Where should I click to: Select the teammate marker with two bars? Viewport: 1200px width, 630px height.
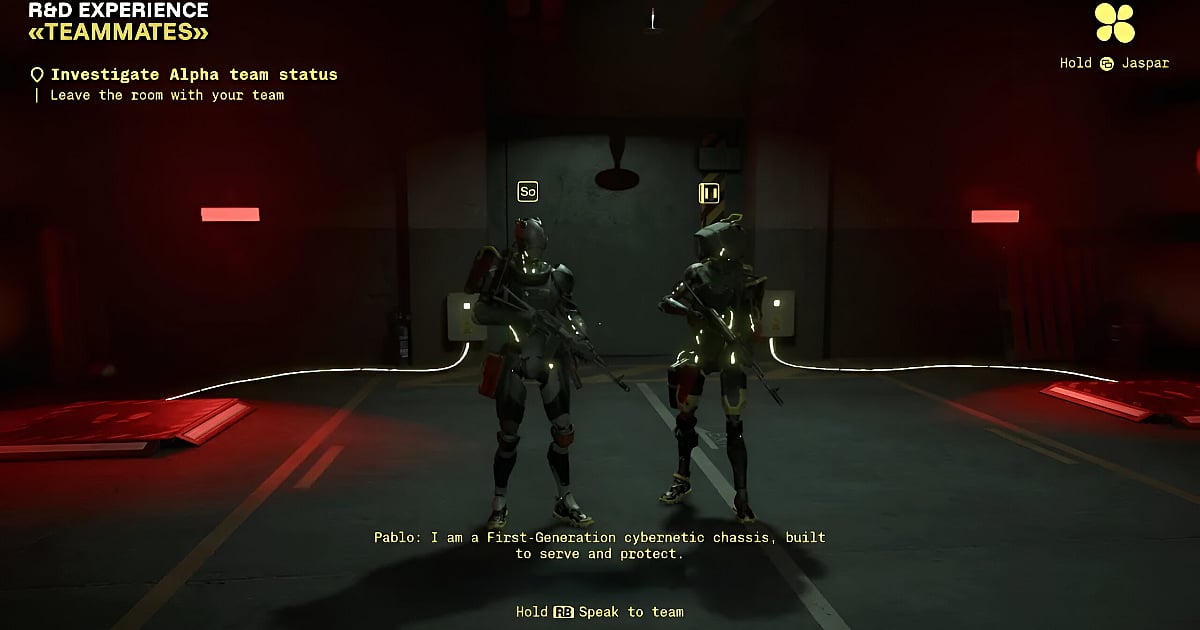[x=708, y=192]
